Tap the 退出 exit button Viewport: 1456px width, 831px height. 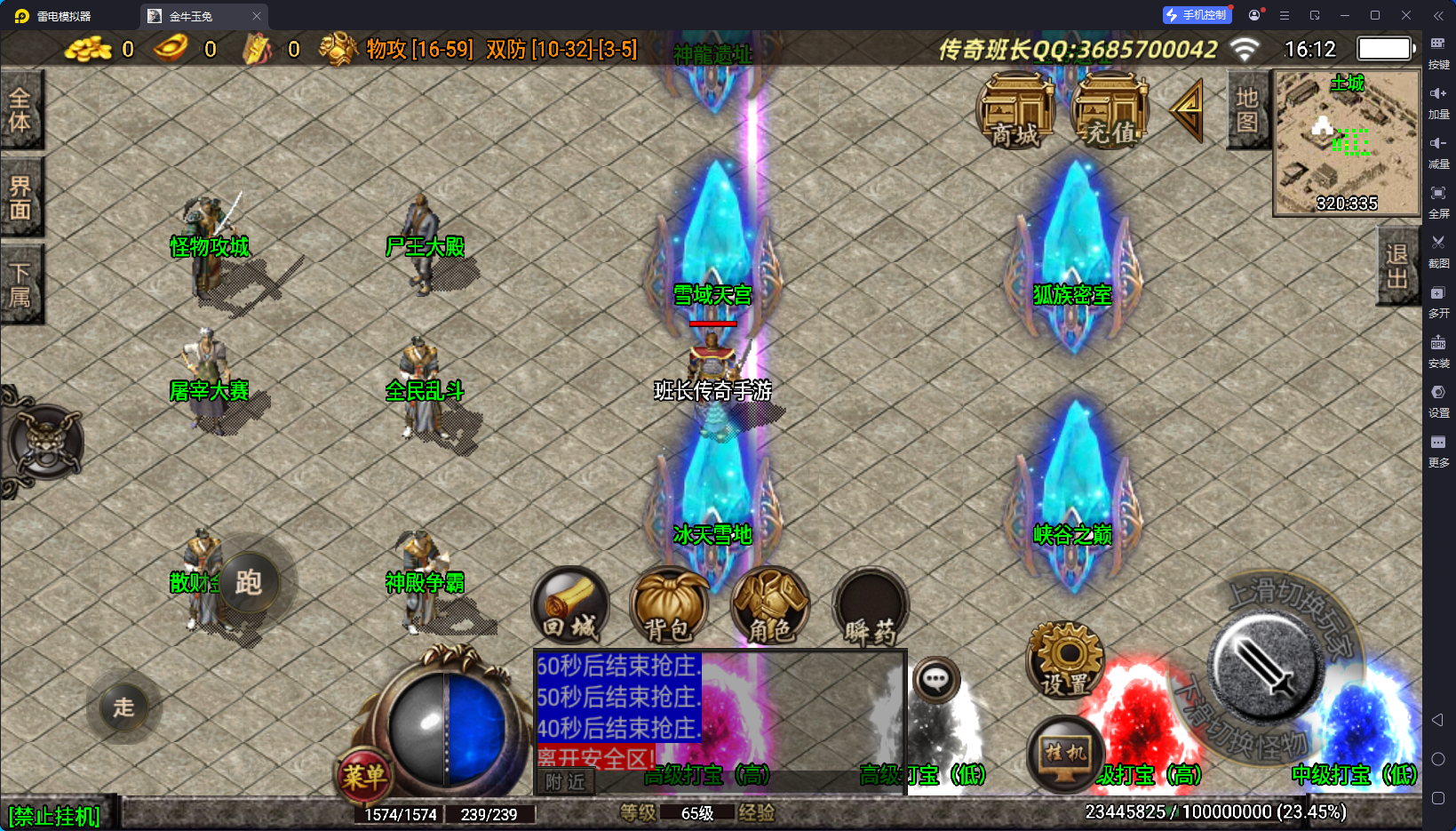[x=1397, y=266]
